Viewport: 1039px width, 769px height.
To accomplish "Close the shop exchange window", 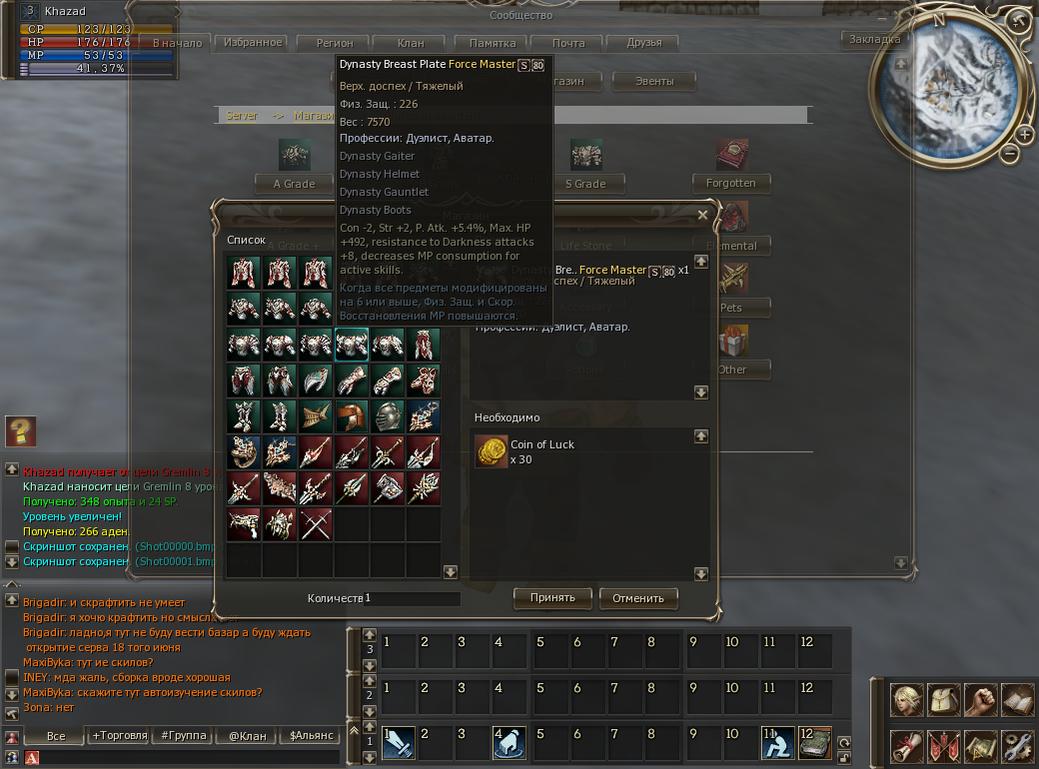I will (x=702, y=215).
